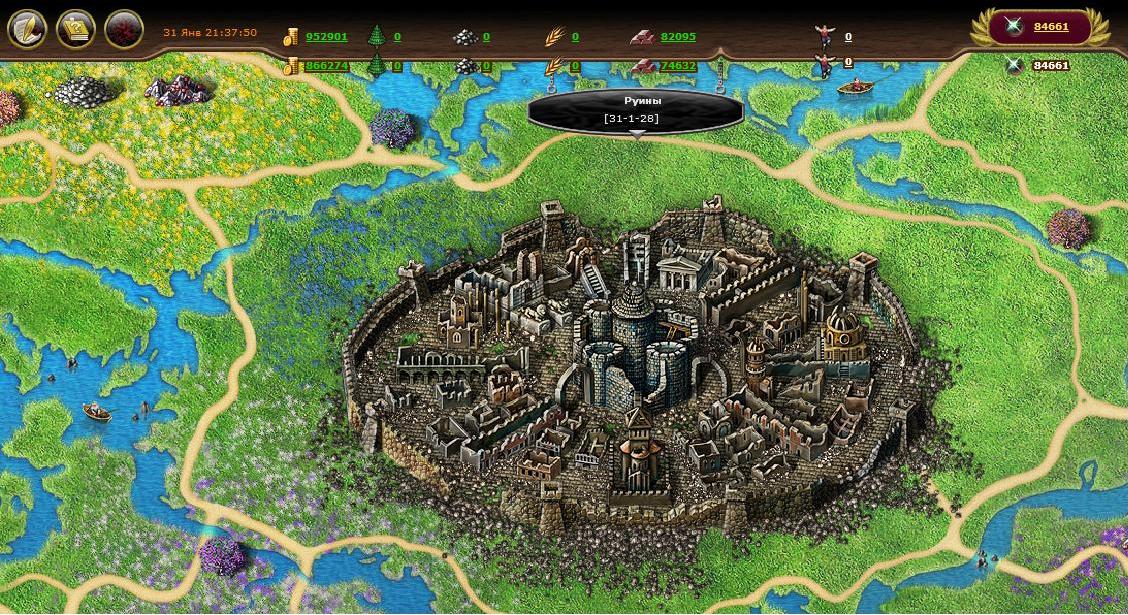Click the iron ingots value 74632
Viewport: 1128px width, 615px height.
tap(678, 66)
